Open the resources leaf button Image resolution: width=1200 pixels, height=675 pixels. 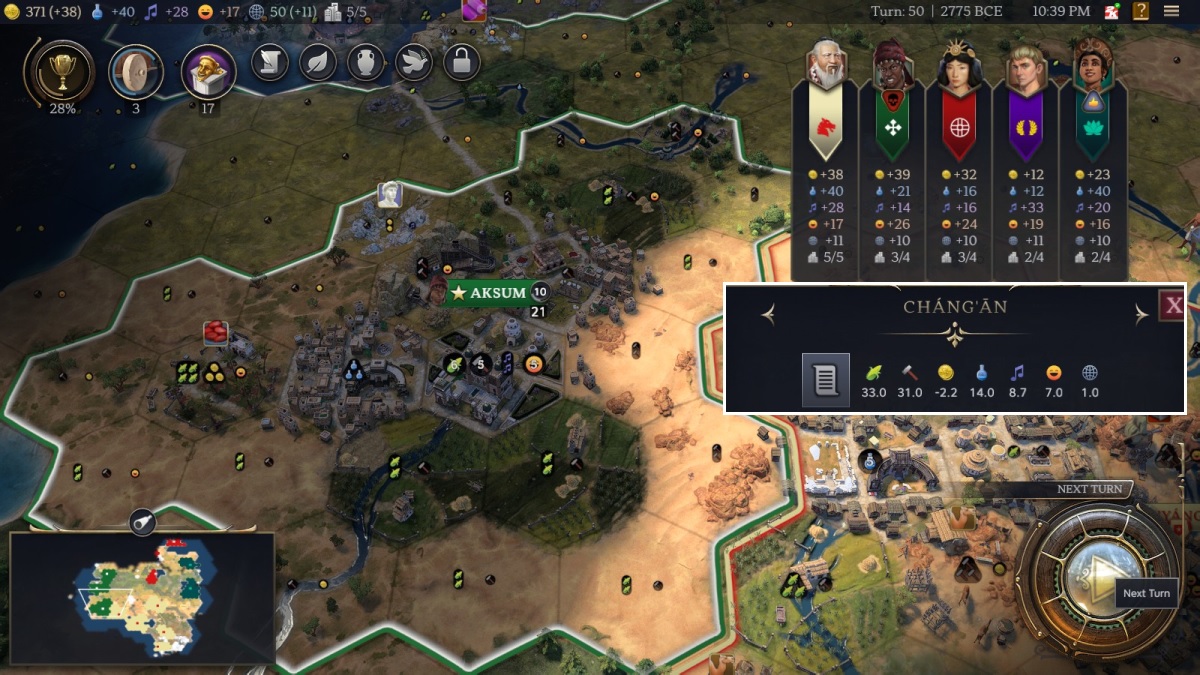[317, 62]
